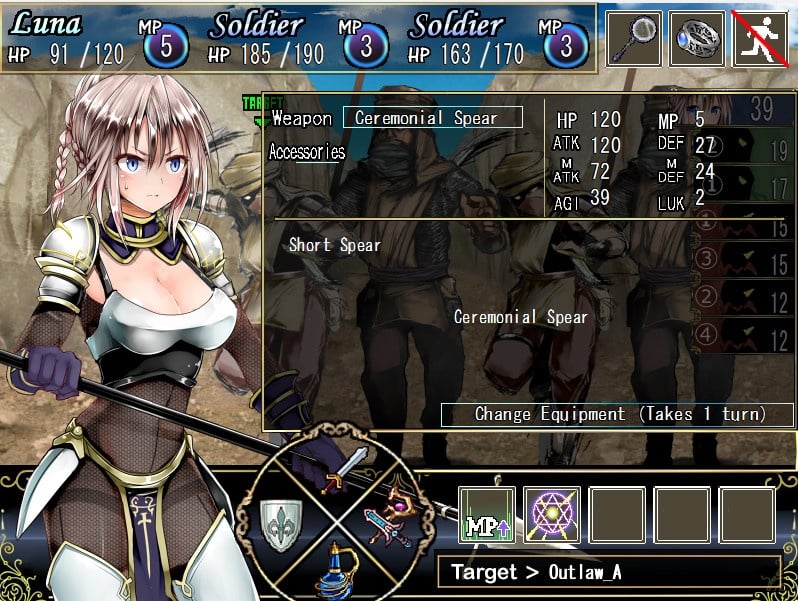The width and height of the screenshot is (798, 601).
Task: Activate the MP up skill slot
Action: 487,515
